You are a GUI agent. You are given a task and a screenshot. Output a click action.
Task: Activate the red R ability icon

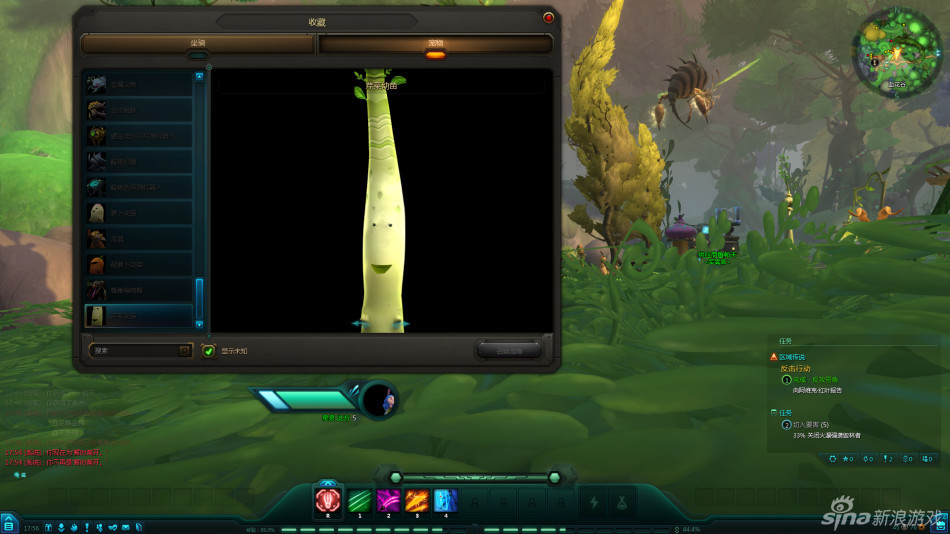[x=328, y=501]
